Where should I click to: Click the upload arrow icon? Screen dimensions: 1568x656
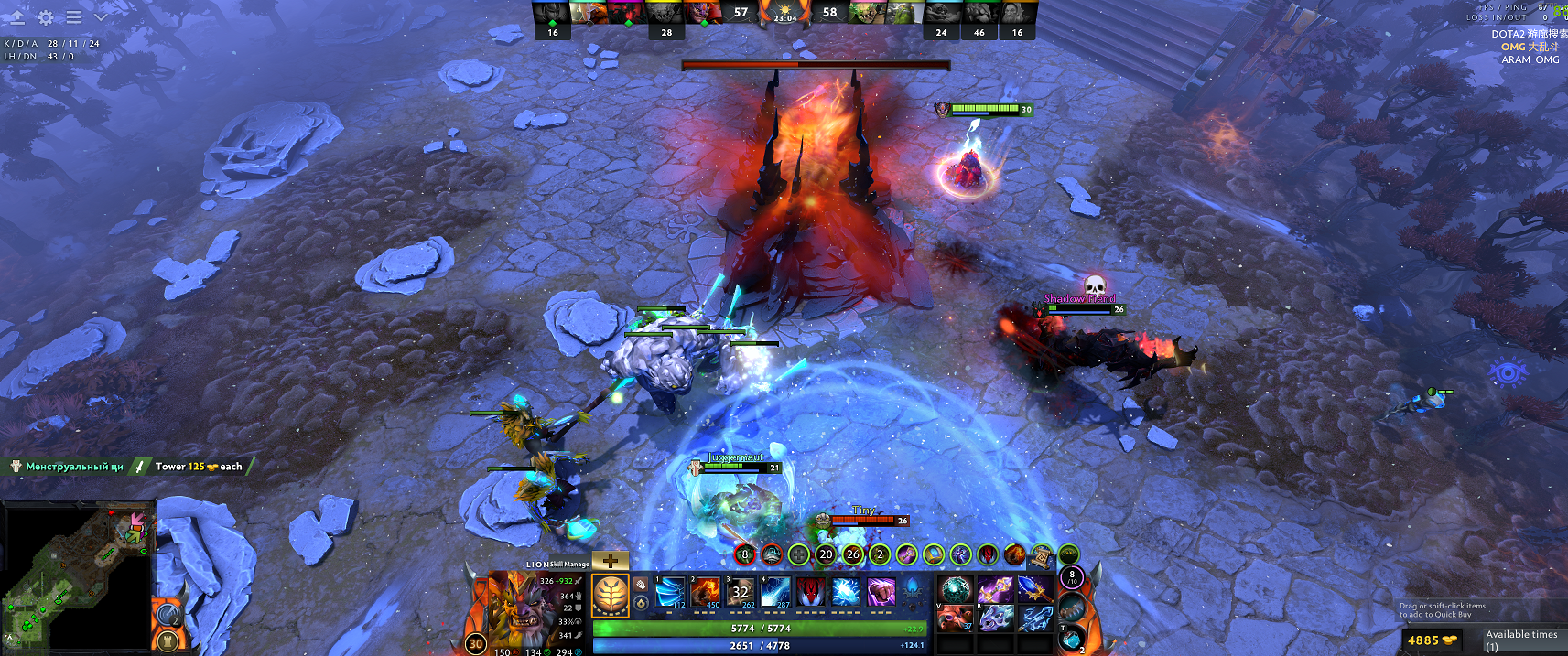(17, 17)
